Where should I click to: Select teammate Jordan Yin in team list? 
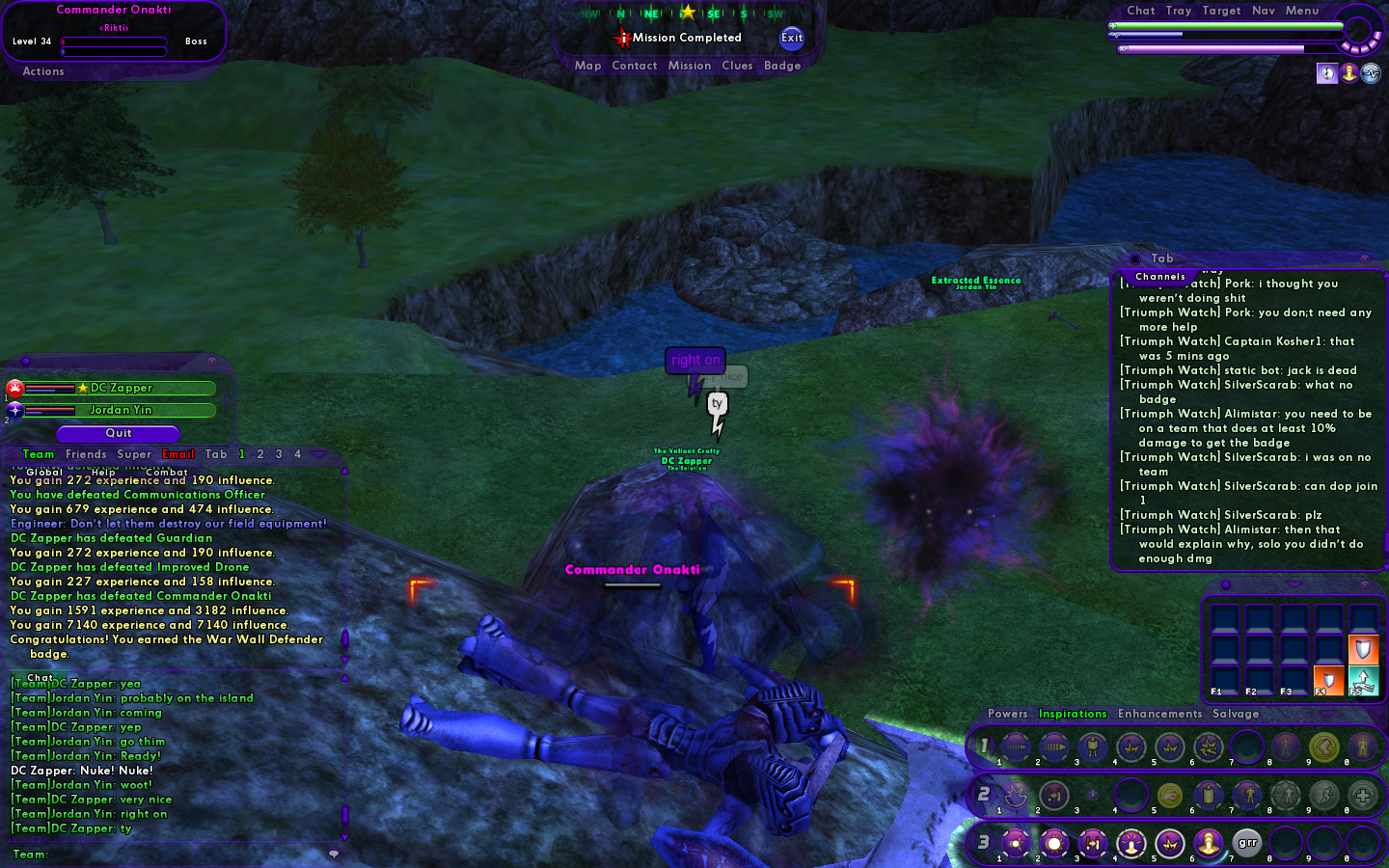coord(121,410)
